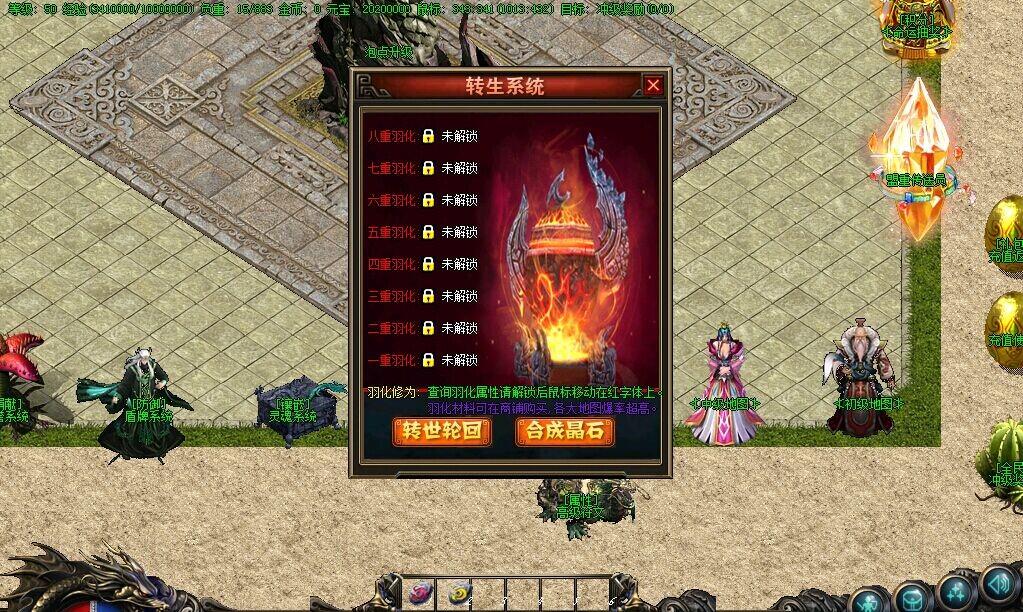Select the 二重羽化 row

[x=393, y=328]
